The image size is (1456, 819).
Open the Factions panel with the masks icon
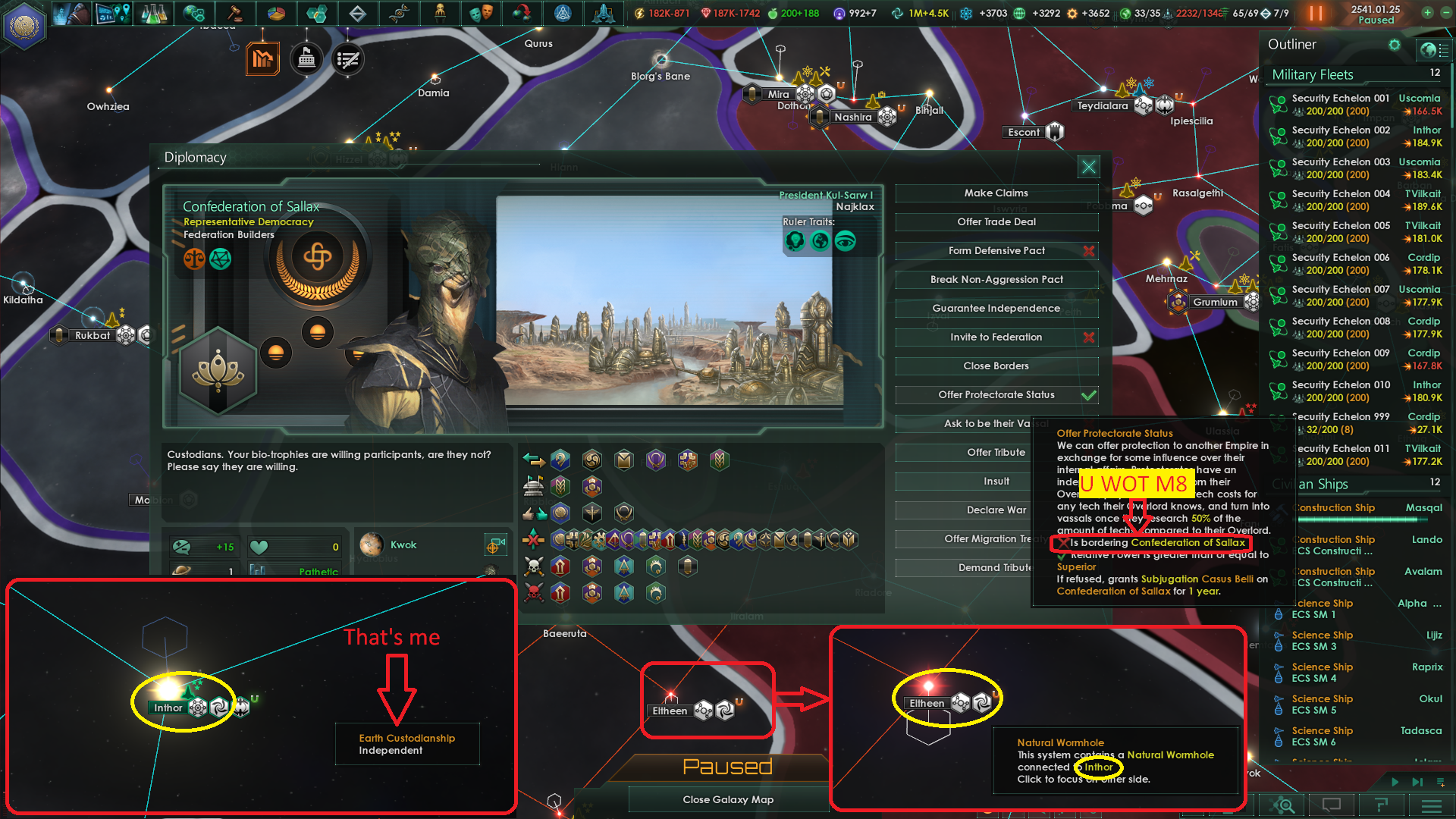click(x=482, y=13)
